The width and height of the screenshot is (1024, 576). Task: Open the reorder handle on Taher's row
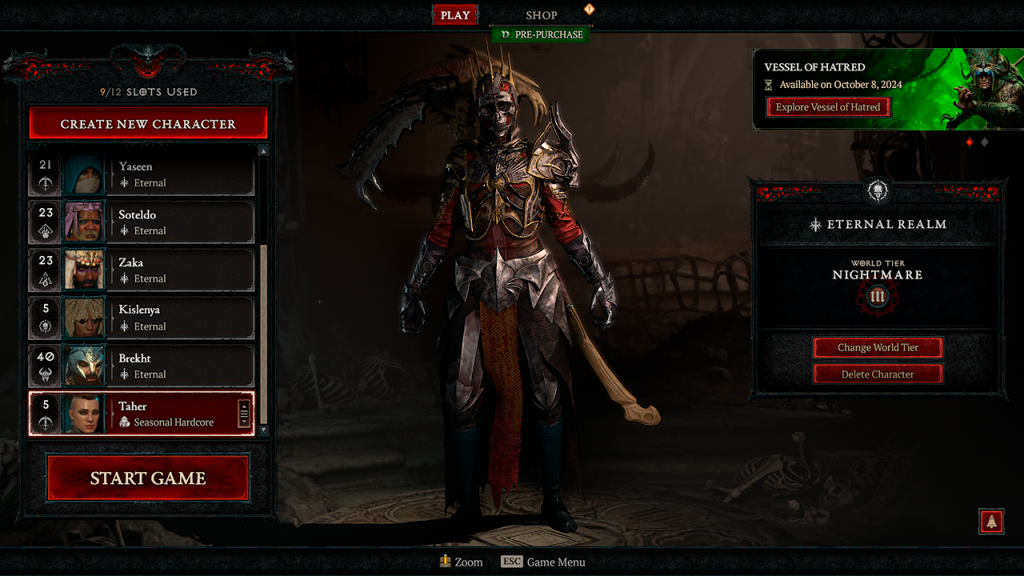[244, 414]
